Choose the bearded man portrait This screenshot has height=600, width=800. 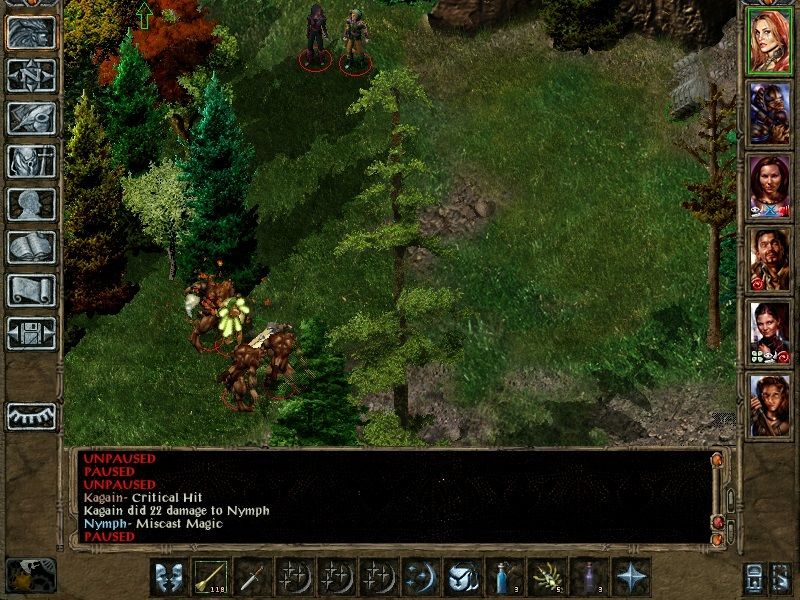coord(769,258)
